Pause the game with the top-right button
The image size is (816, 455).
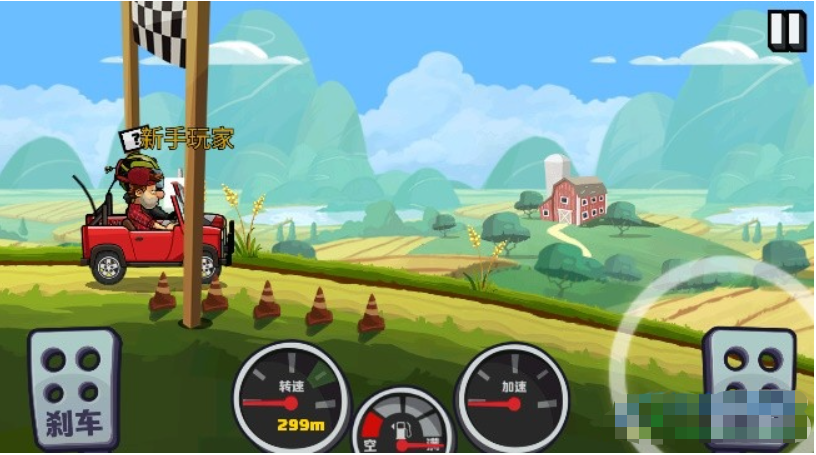click(x=786, y=30)
